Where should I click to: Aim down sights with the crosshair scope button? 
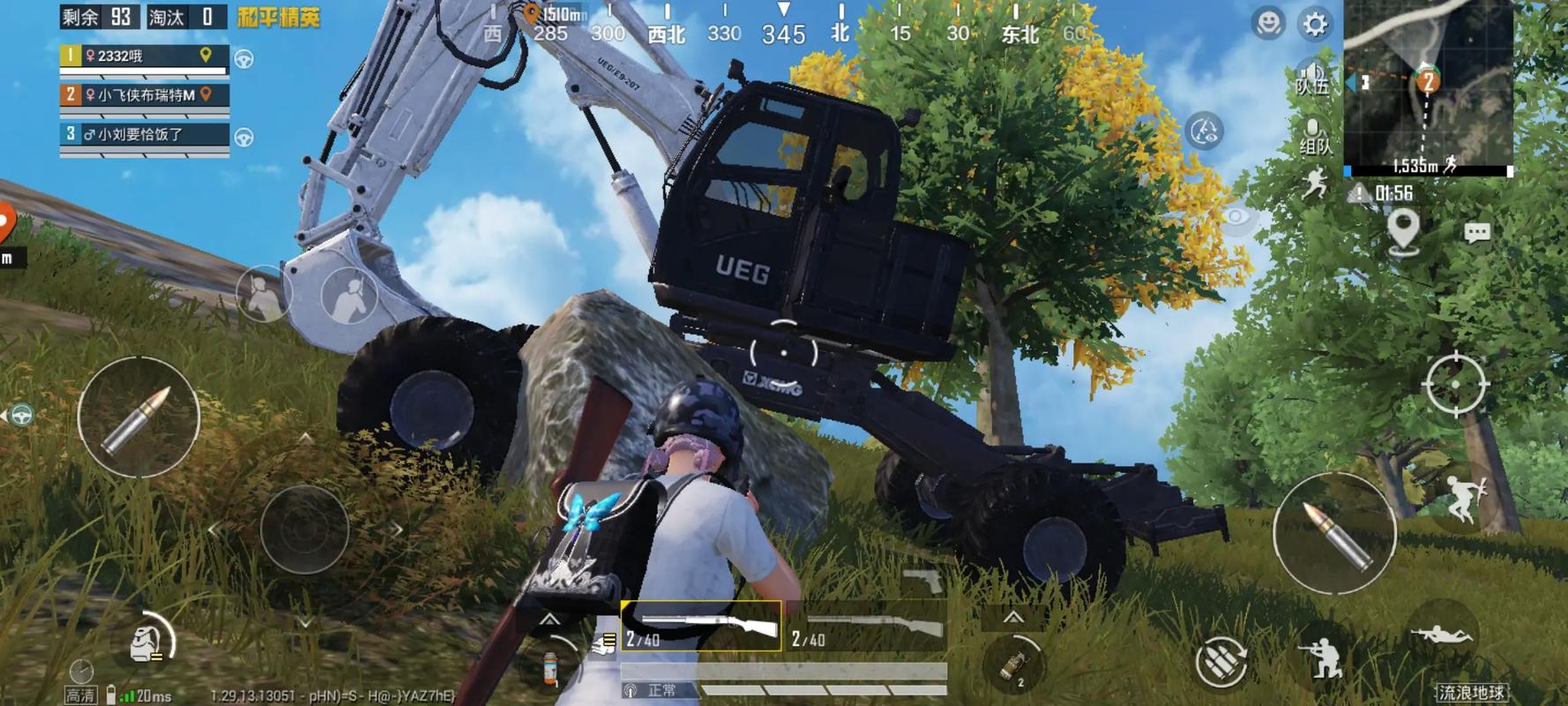(1455, 384)
